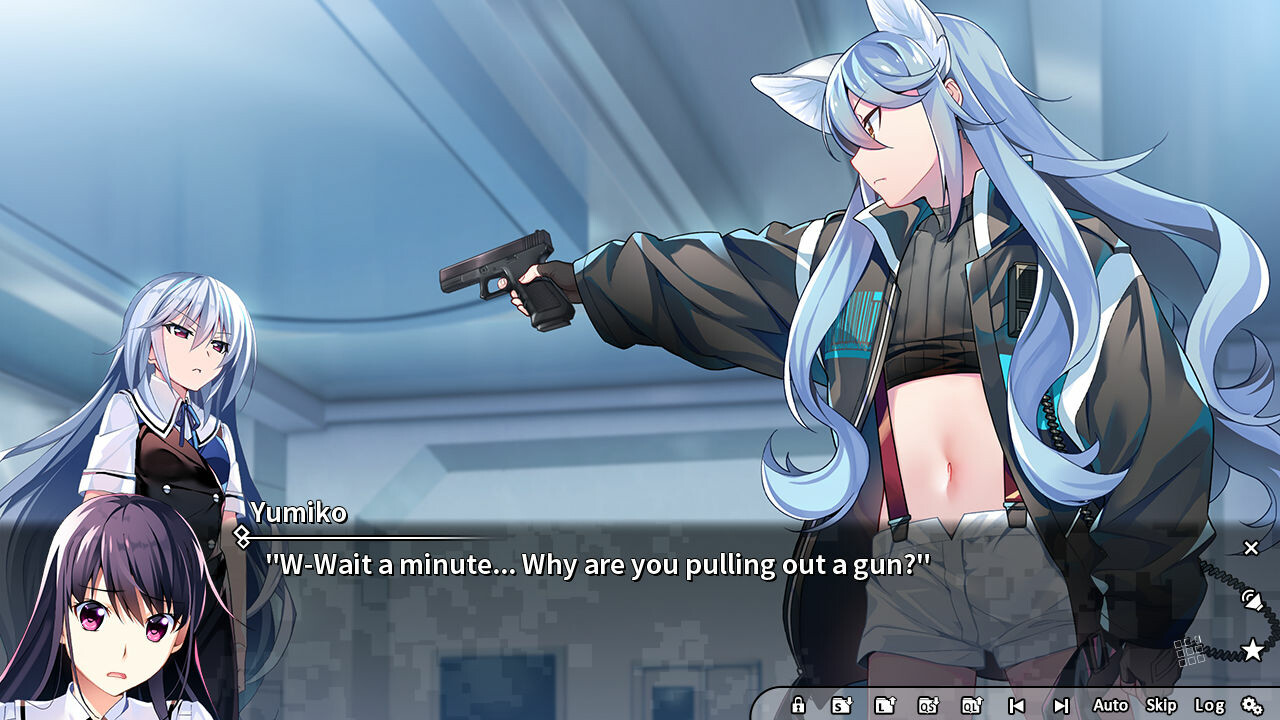The image size is (1280, 720).
Task: Open the load screen with the L folder icon
Action: [886, 705]
